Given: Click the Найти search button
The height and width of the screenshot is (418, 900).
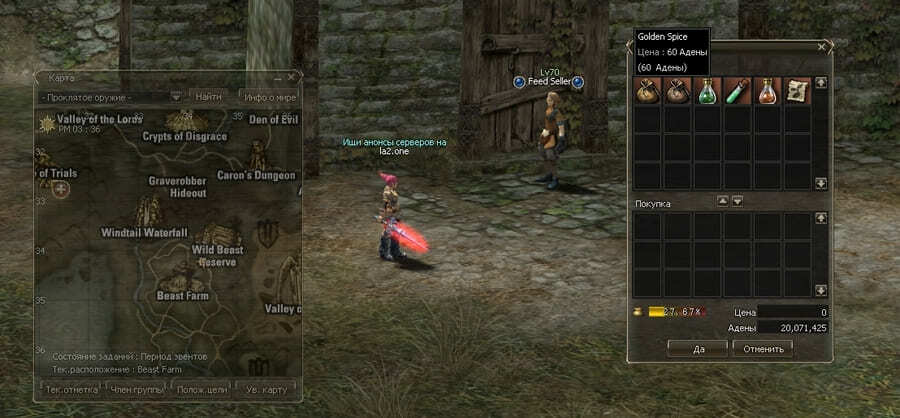Looking at the screenshot, I should click(x=209, y=97).
